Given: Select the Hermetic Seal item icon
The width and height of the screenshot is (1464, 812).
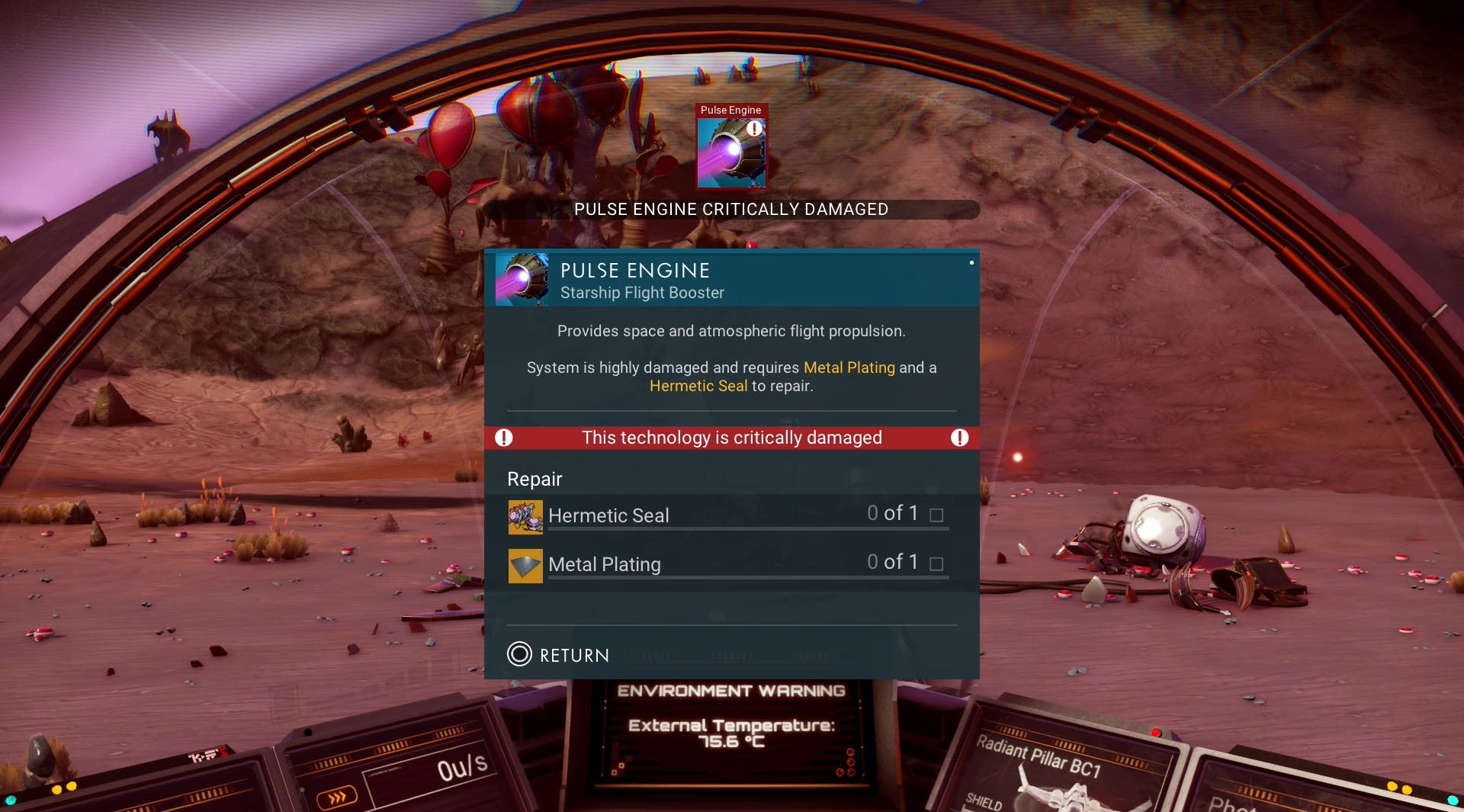Looking at the screenshot, I should (525, 515).
